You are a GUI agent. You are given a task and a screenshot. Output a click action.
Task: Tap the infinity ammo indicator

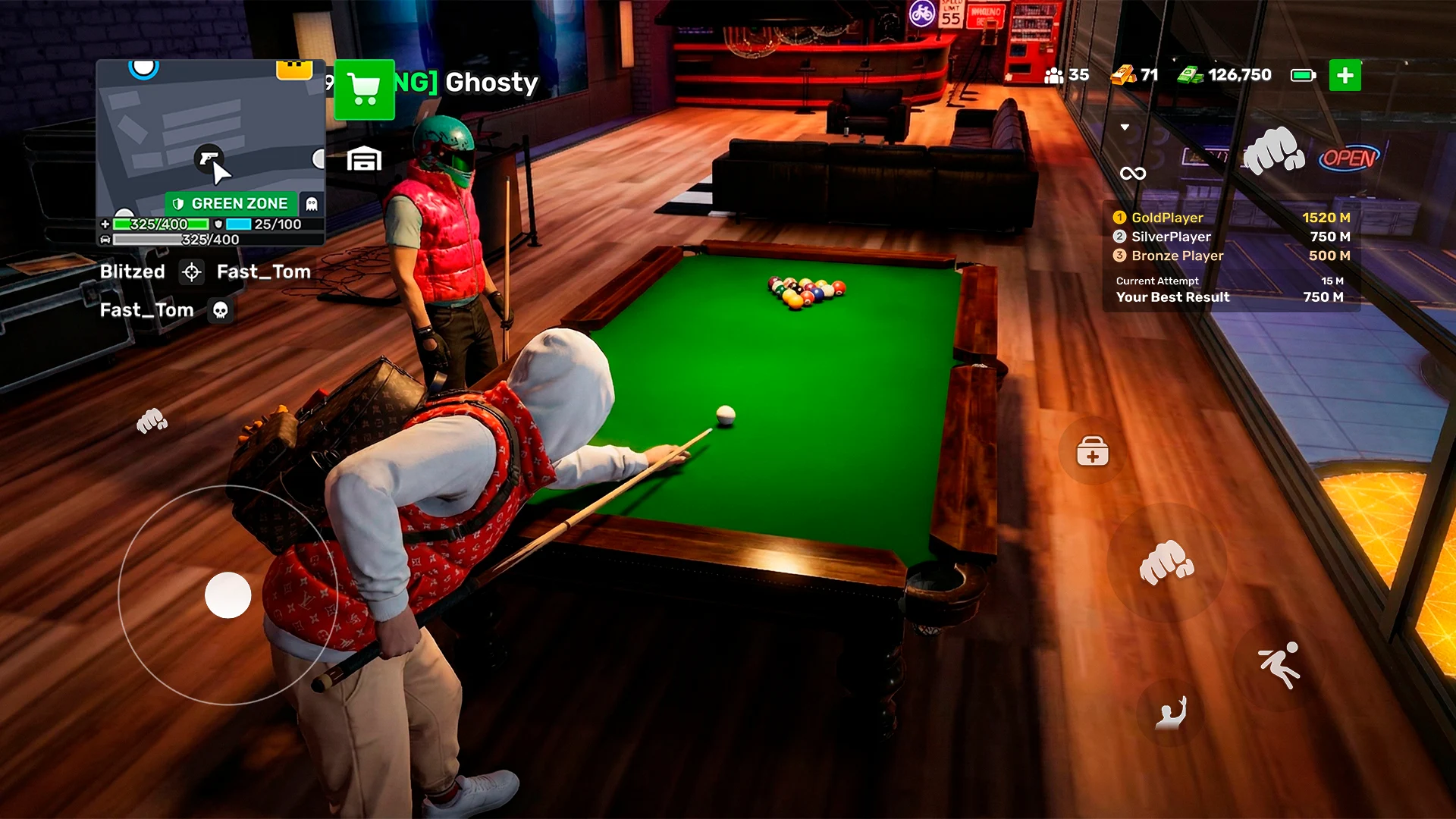pyautogui.click(x=1134, y=174)
